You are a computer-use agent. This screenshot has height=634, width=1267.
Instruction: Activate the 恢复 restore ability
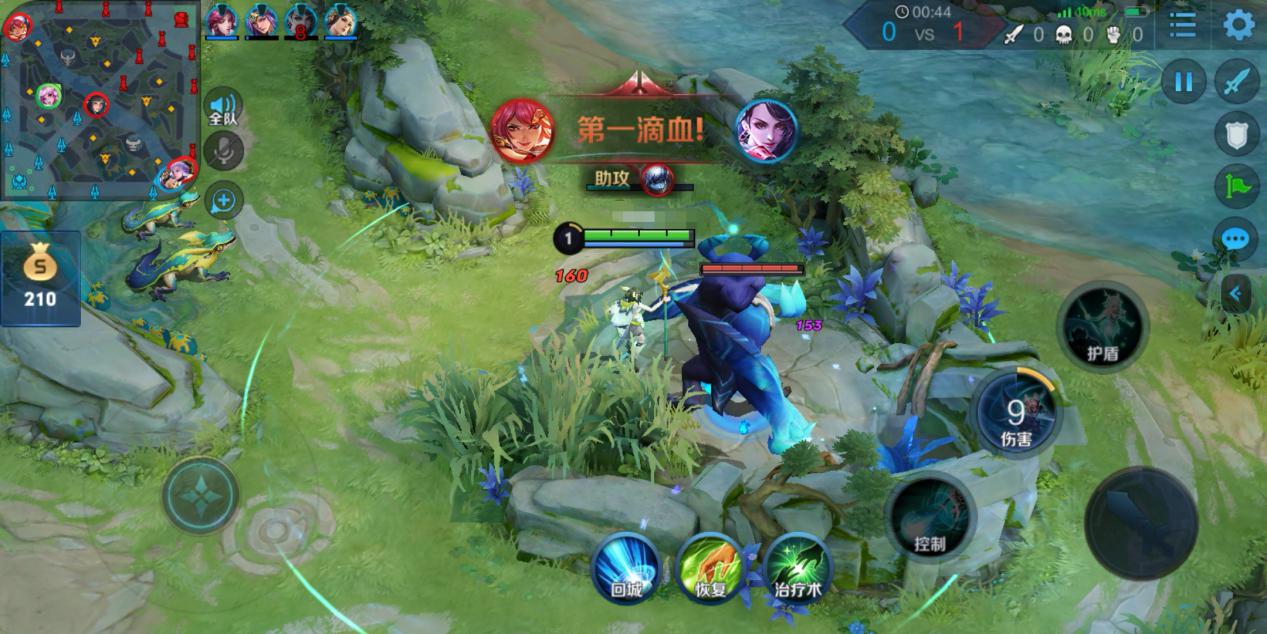point(711,567)
